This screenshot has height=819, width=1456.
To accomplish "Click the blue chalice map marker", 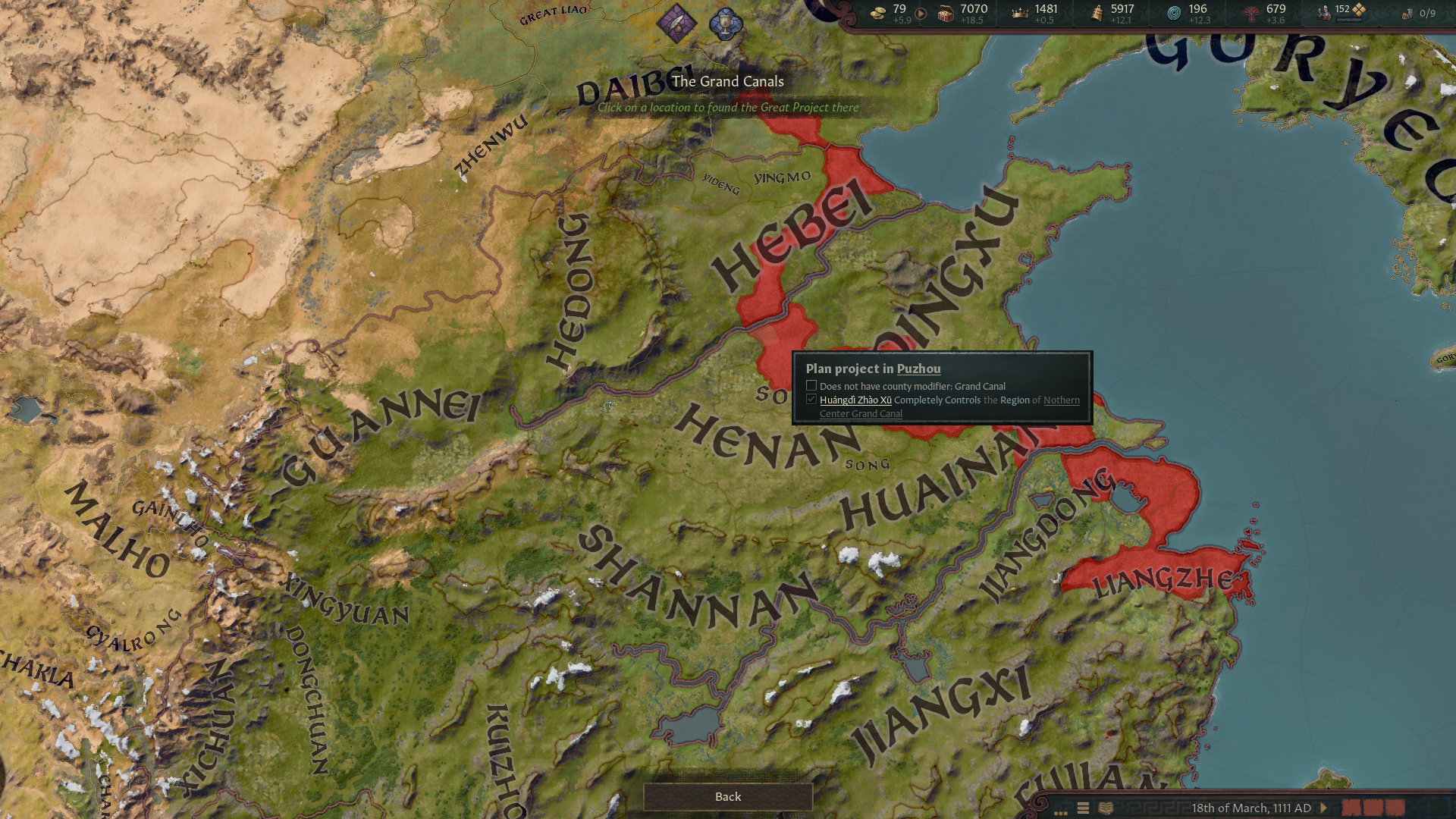I will click(x=726, y=21).
